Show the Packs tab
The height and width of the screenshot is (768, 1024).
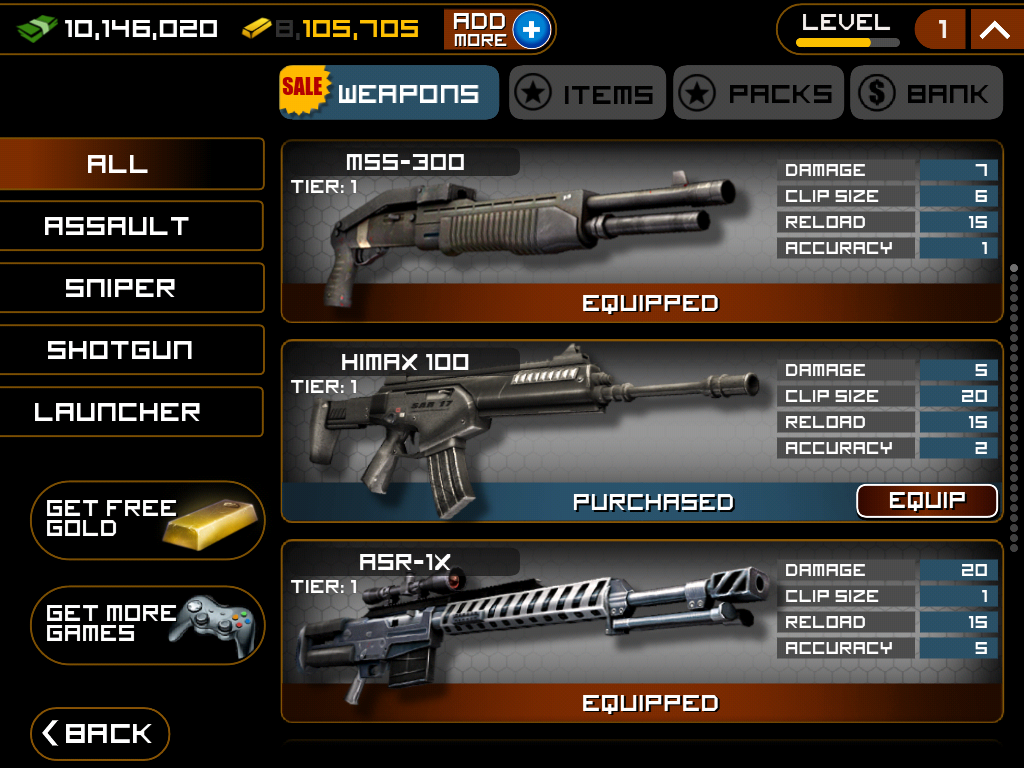pos(759,93)
